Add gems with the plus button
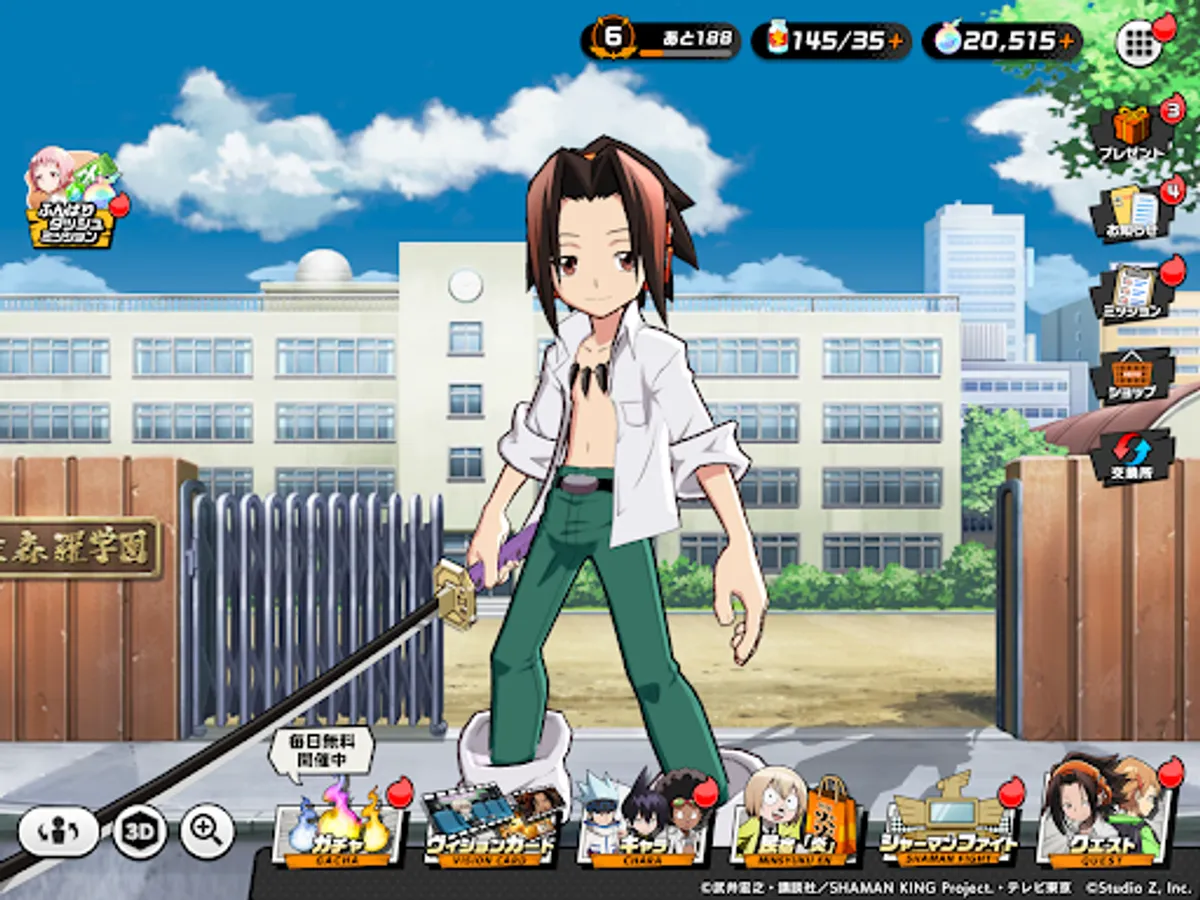Viewport: 1200px width, 900px height. pyautogui.click(x=1067, y=41)
